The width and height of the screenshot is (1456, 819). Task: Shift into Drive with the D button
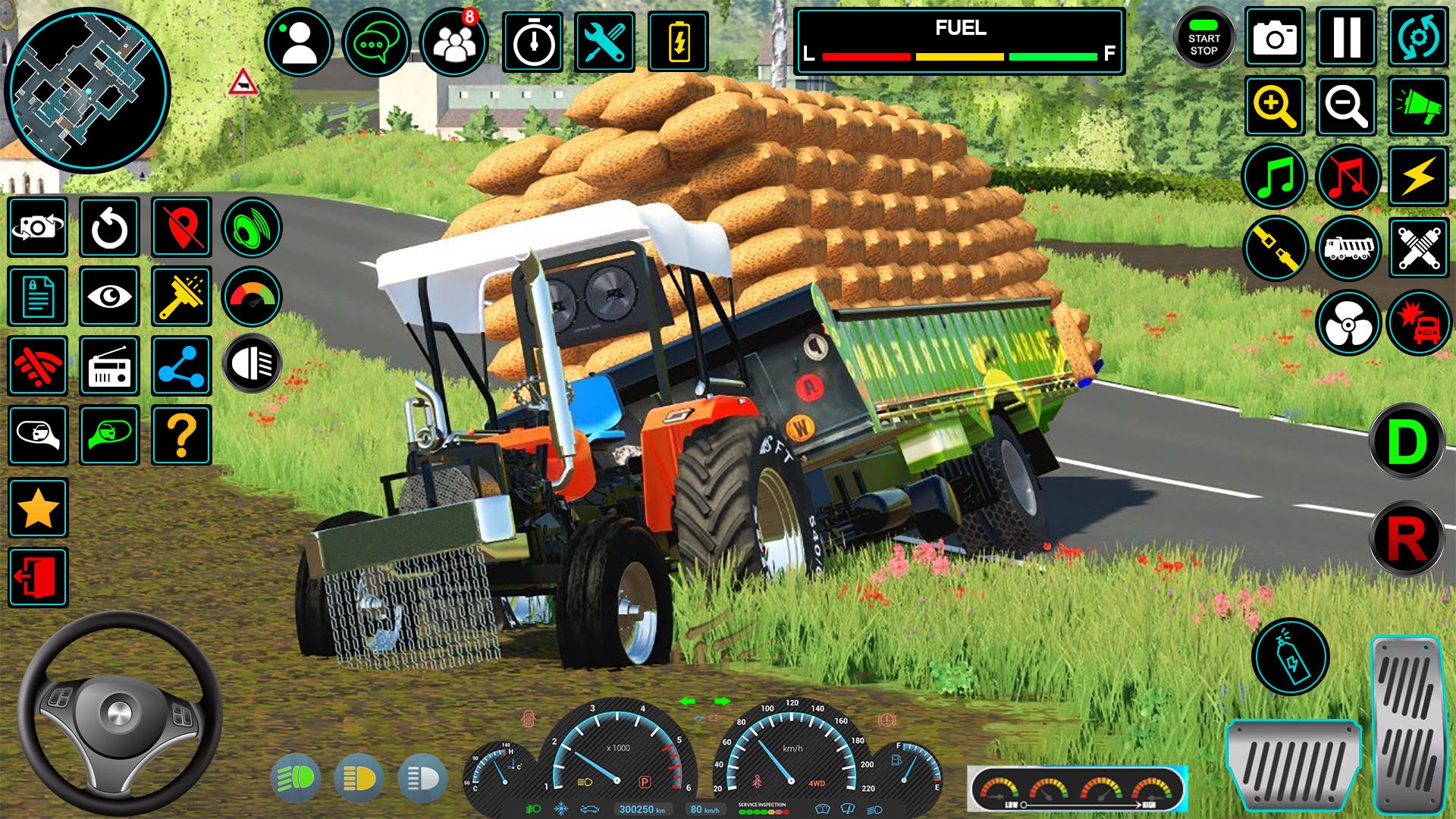pos(1407,441)
